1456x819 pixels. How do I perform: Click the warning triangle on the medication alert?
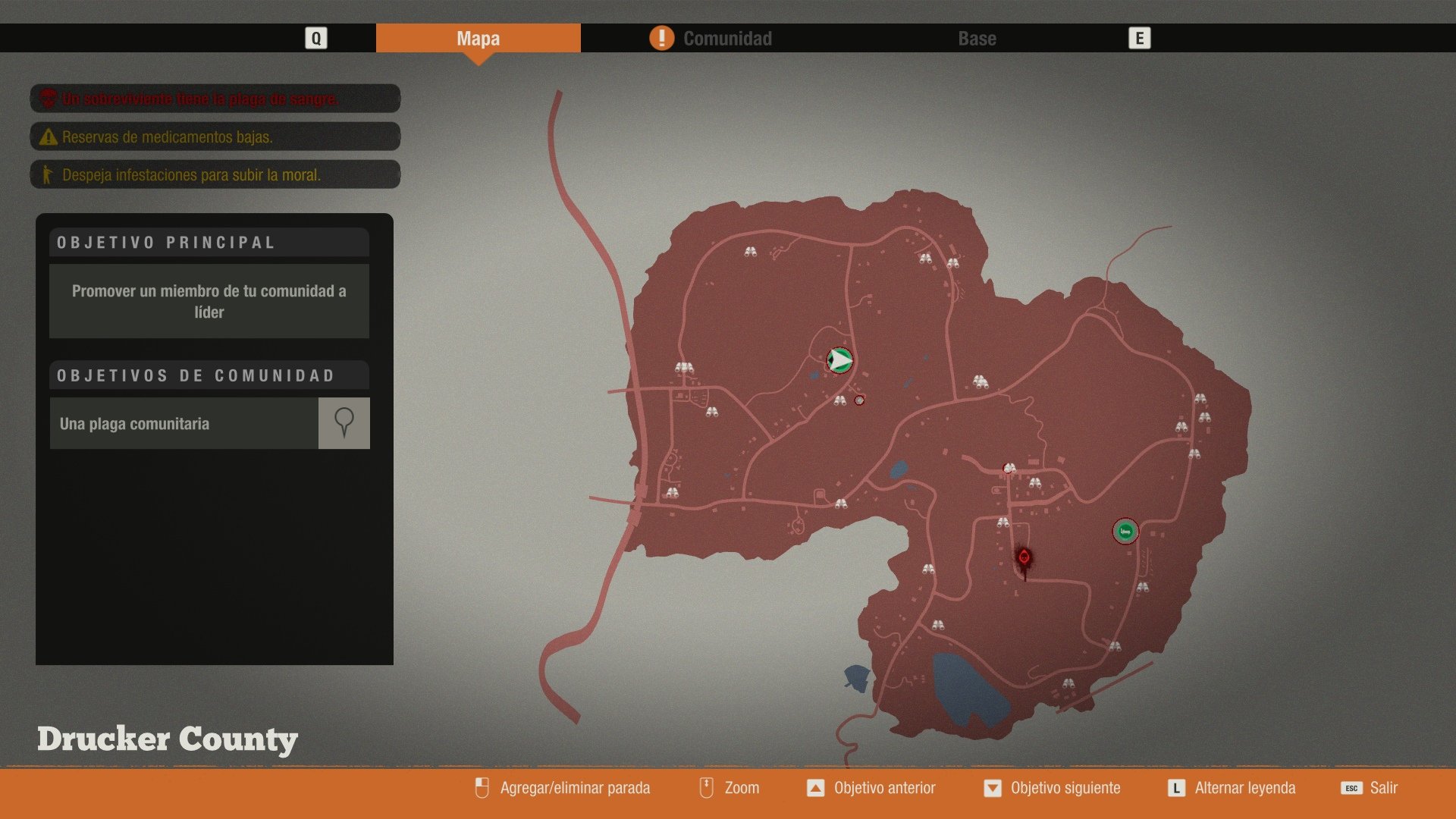pyautogui.click(x=47, y=136)
